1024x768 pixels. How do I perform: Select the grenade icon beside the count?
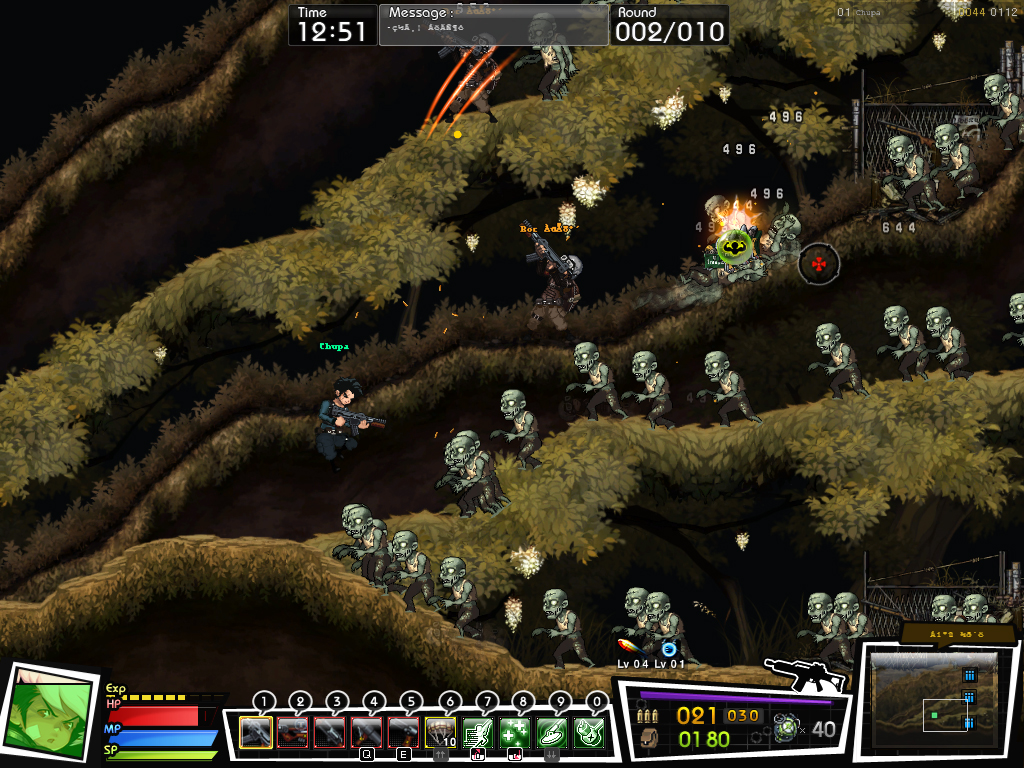pyautogui.click(x=789, y=729)
